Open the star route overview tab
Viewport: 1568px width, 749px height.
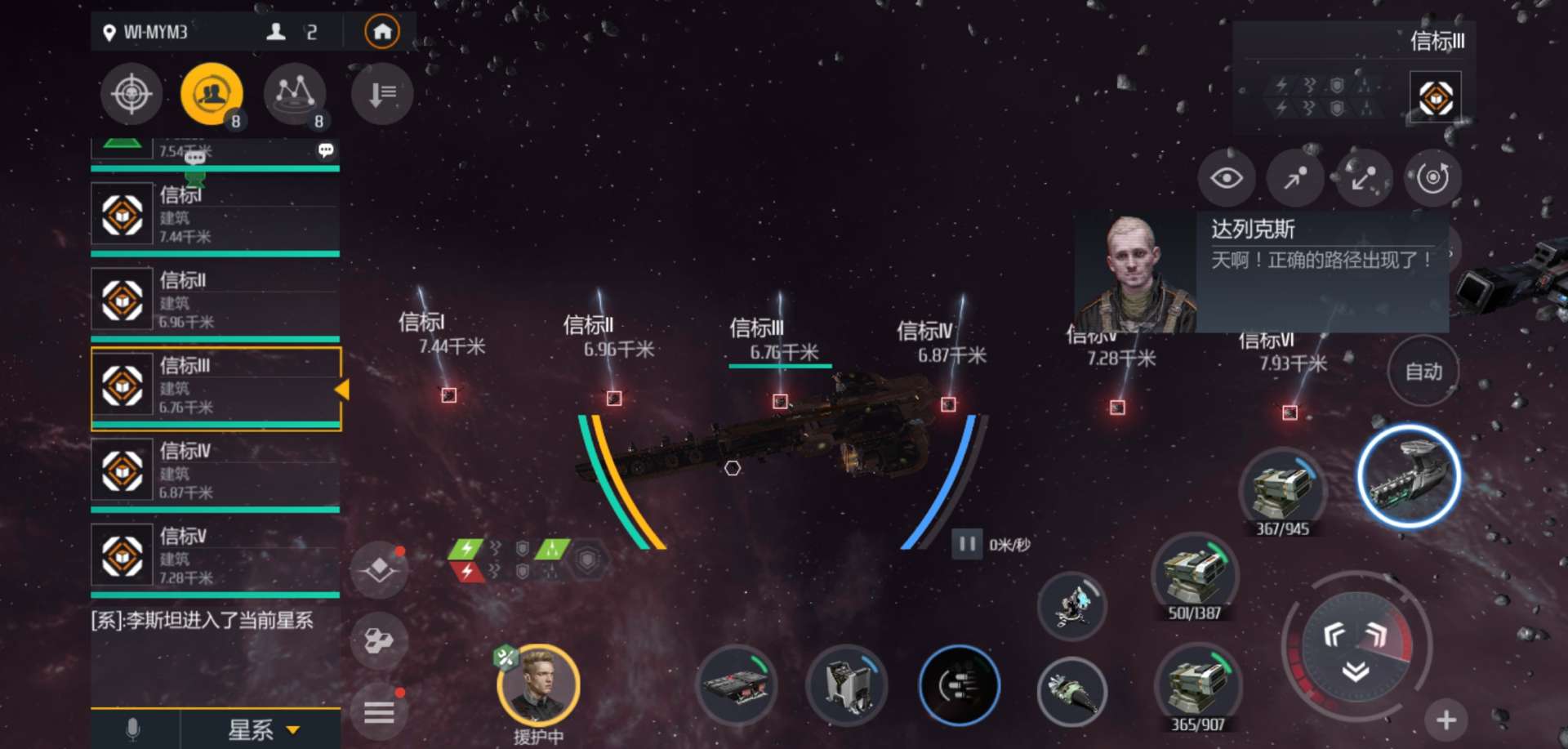(295, 94)
